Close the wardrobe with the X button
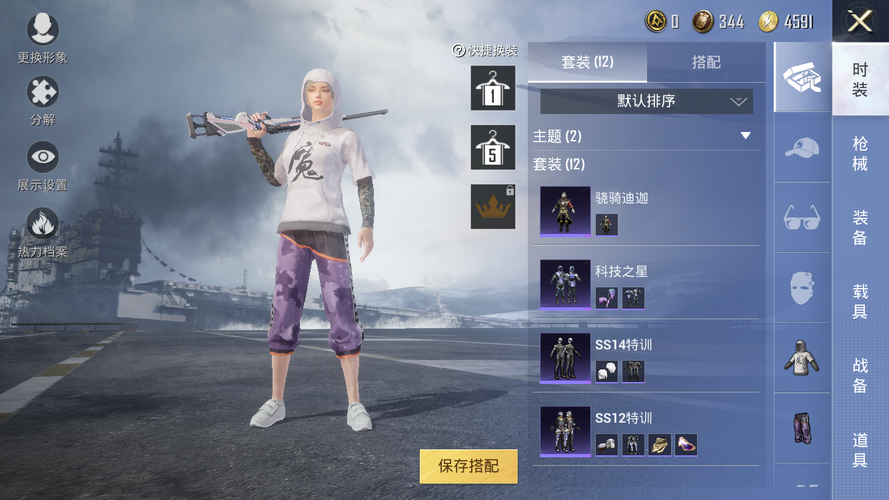The image size is (889, 500). (860, 22)
